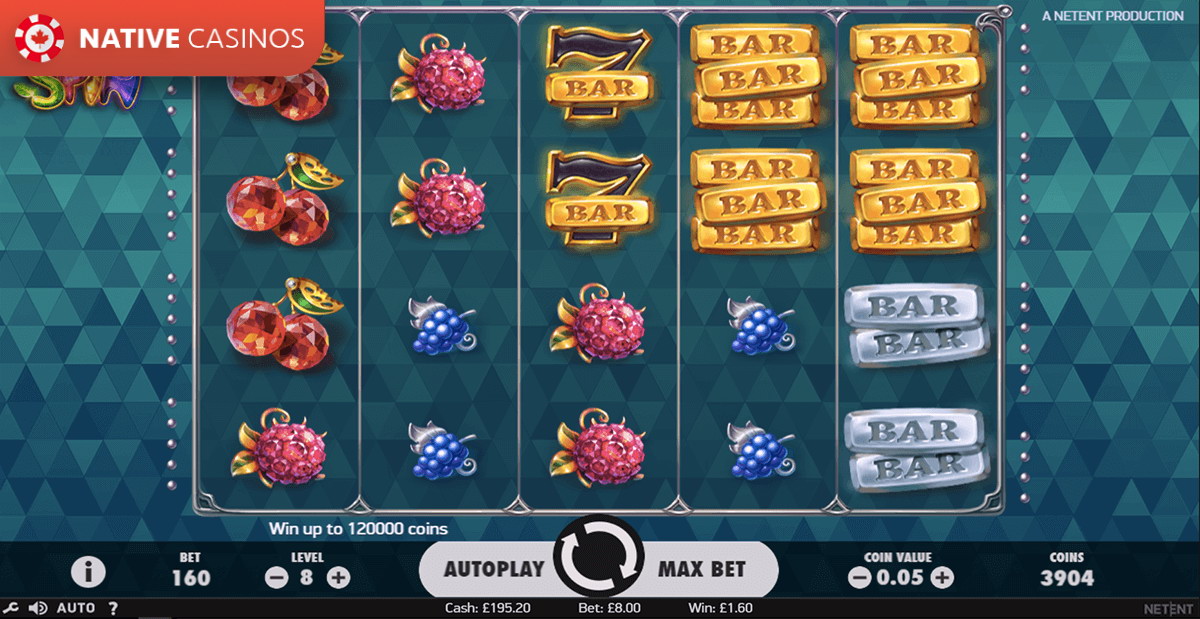Visit the Native Casinos logo link
The height and width of the screenshot is (619, 1200).
pos(162,38)
